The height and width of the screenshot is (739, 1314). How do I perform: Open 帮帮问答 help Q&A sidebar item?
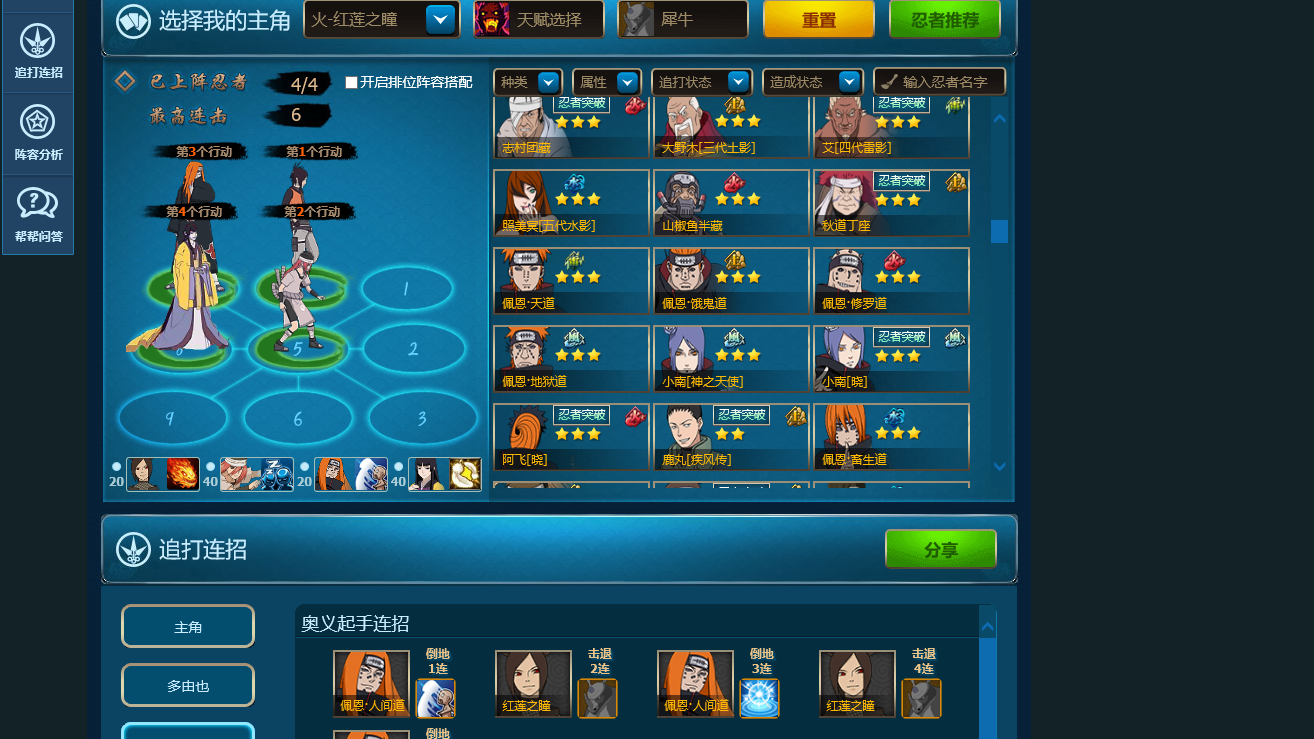(38, 215)
